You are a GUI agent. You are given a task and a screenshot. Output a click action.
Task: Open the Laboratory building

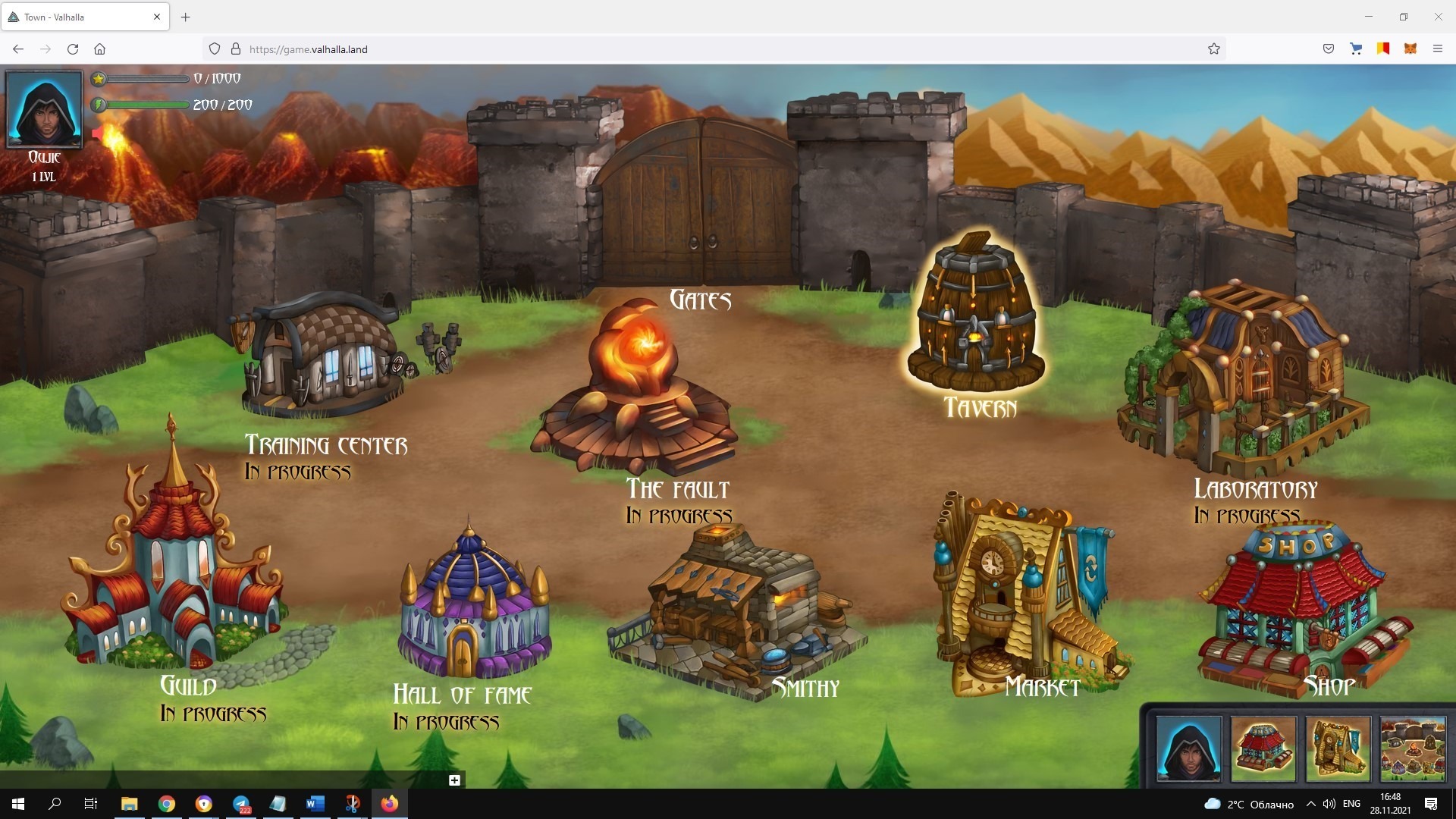point(1244,379)
